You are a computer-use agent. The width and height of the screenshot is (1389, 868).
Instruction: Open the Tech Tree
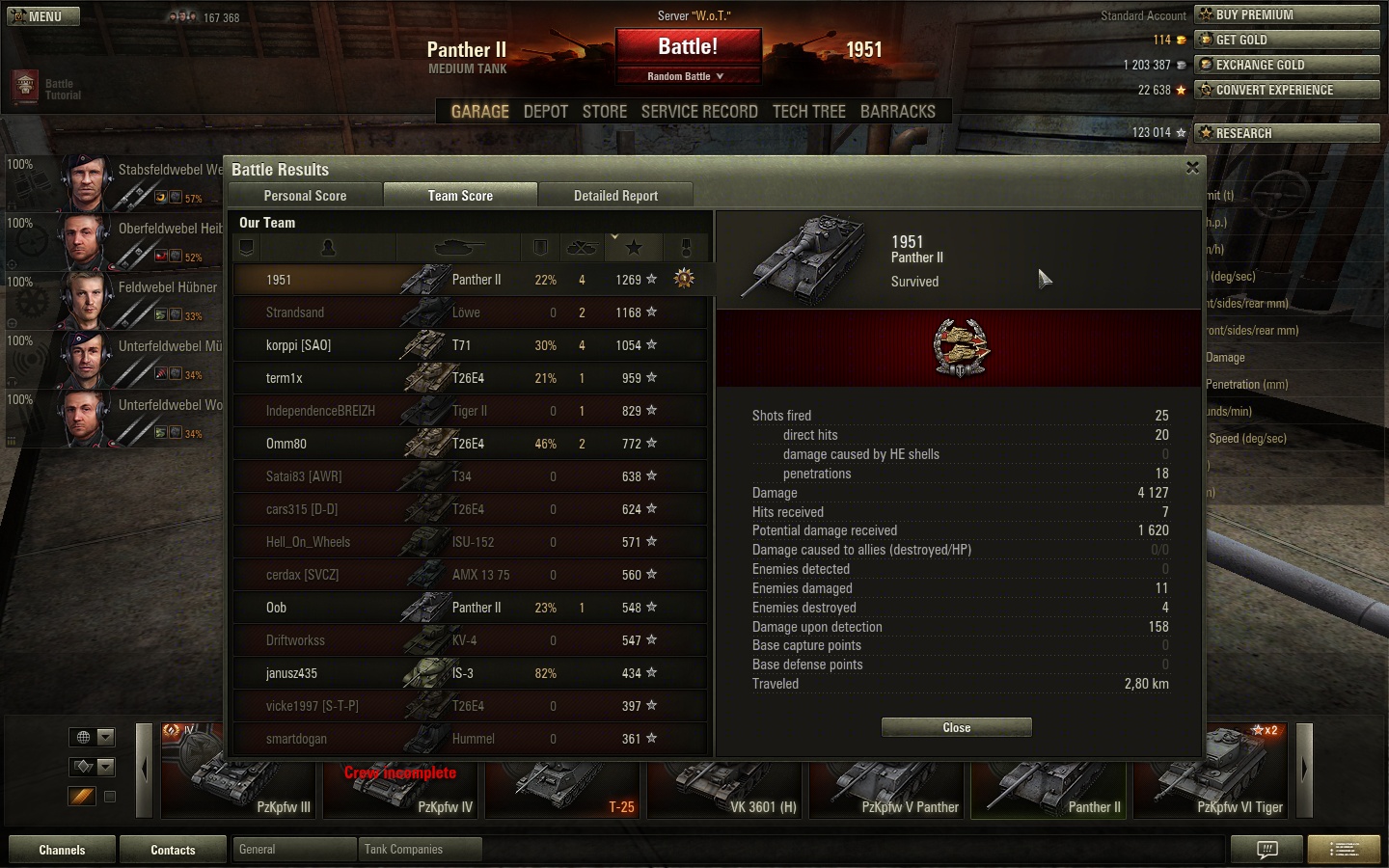(808, 112)
